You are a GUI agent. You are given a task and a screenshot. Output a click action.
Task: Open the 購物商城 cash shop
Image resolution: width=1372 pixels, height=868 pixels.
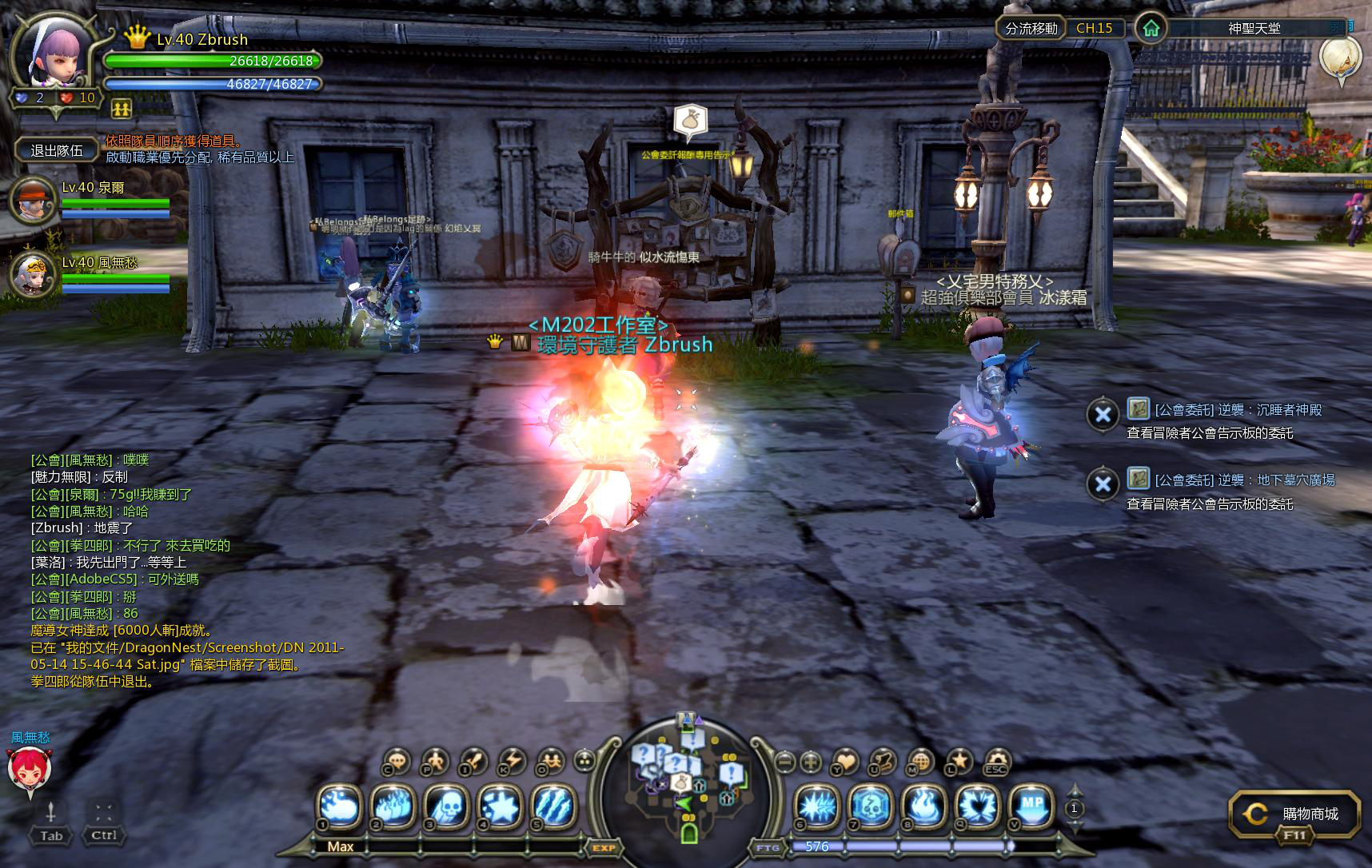[x=1294, y=814]
